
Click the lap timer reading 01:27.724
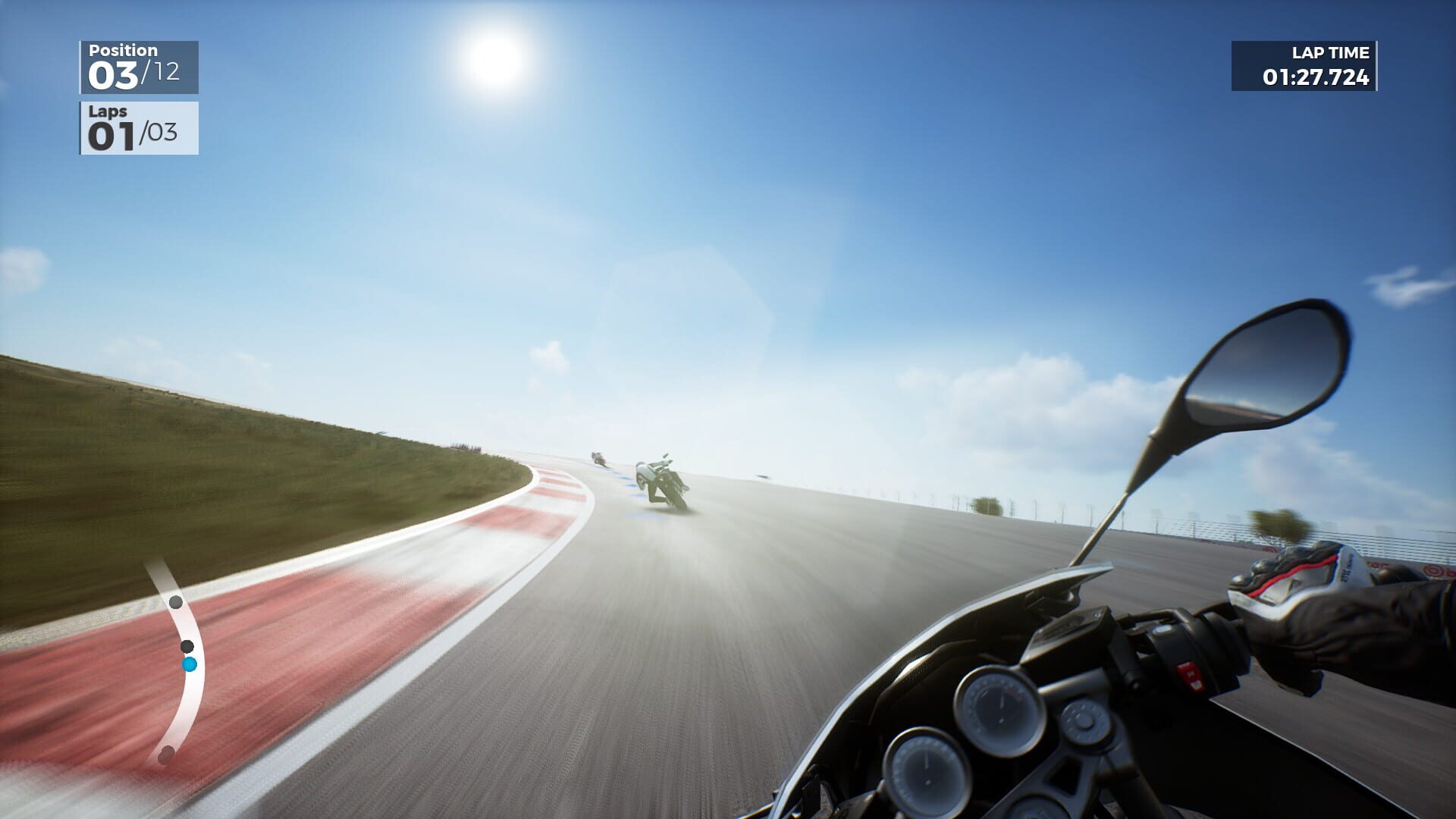click(1317, 77)
